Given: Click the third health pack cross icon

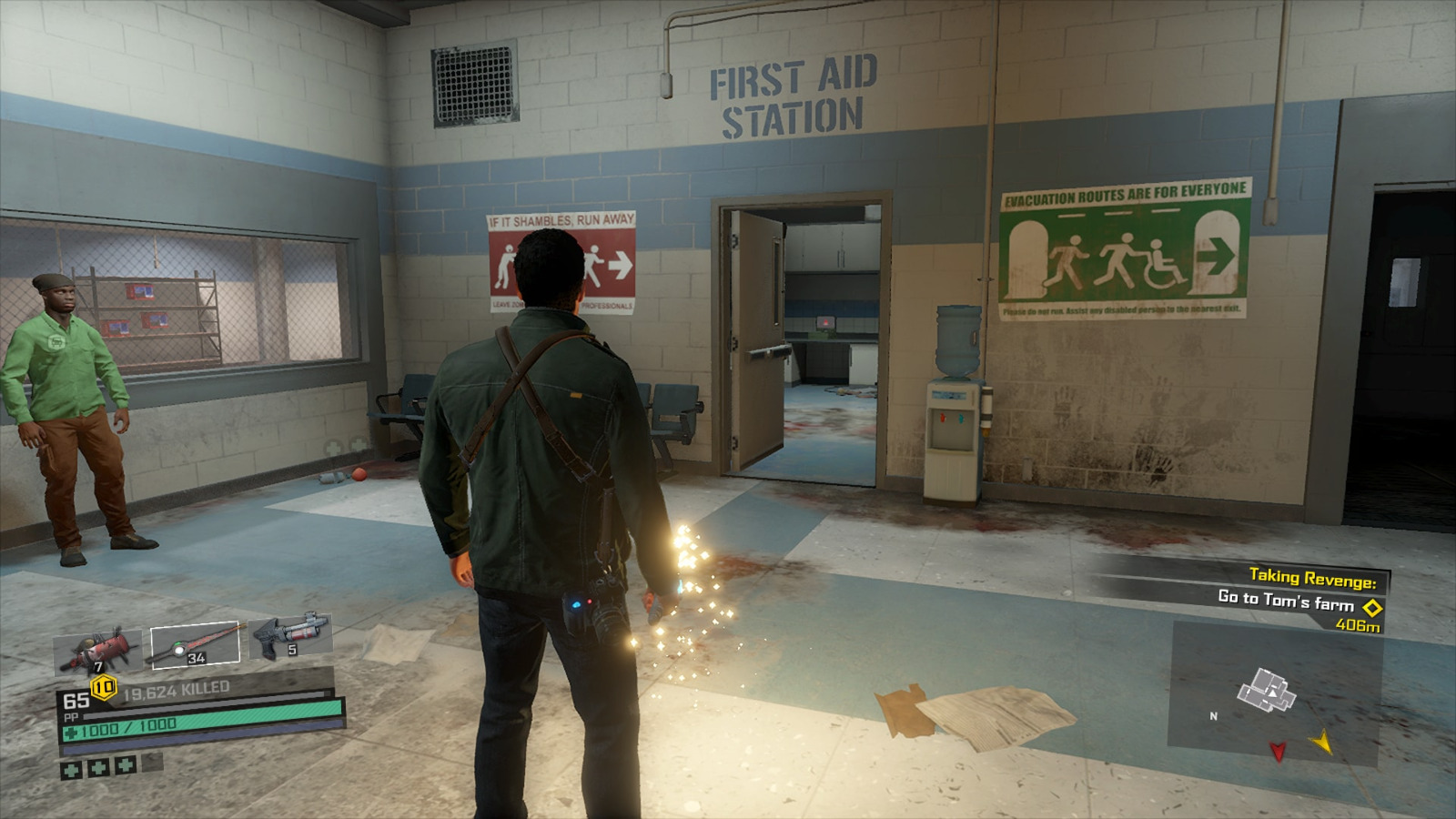Looking at the screenshot, I should [x=125, y=766].
